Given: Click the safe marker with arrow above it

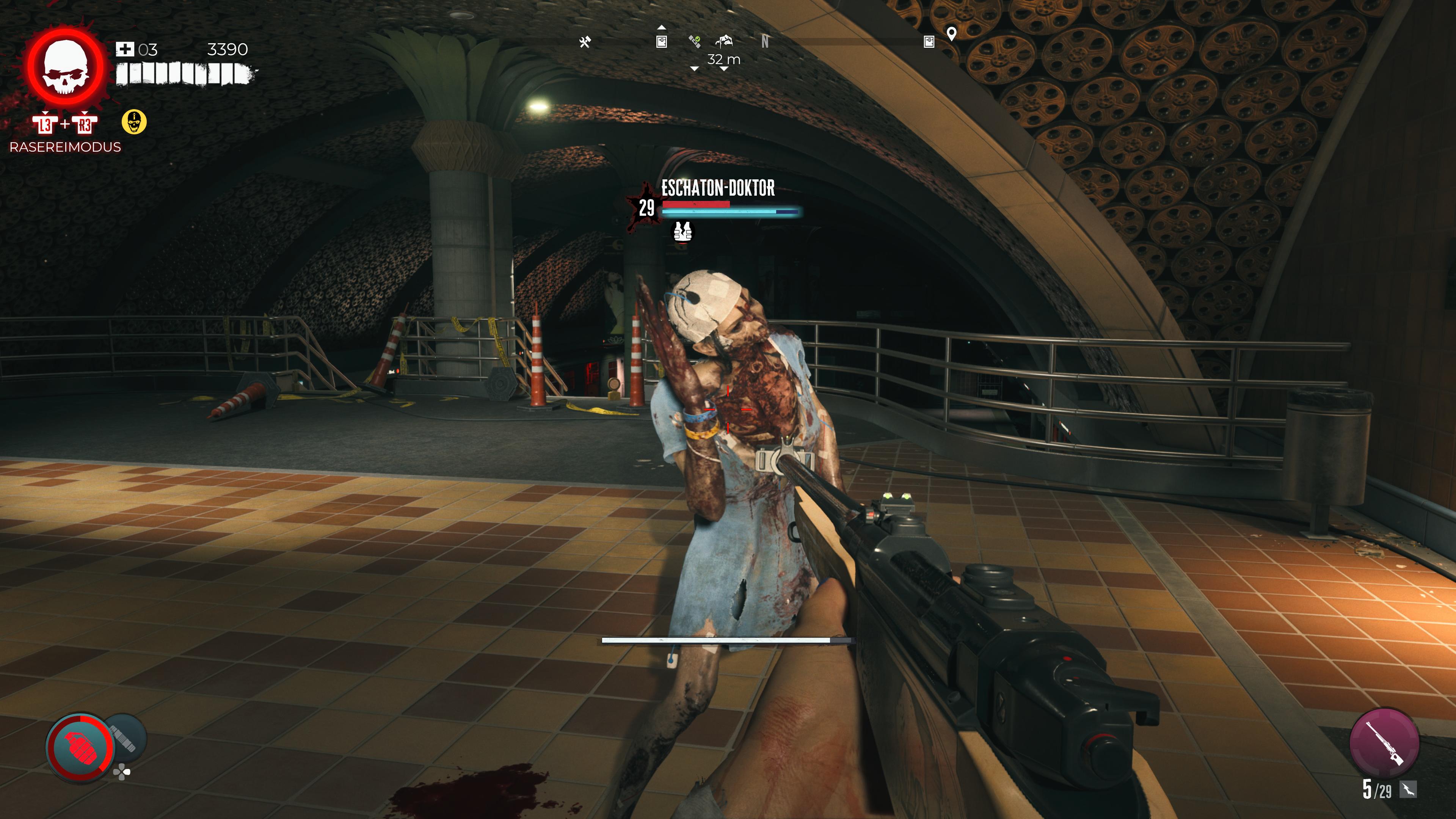Looking at the screenshot, I should (661, 41).
